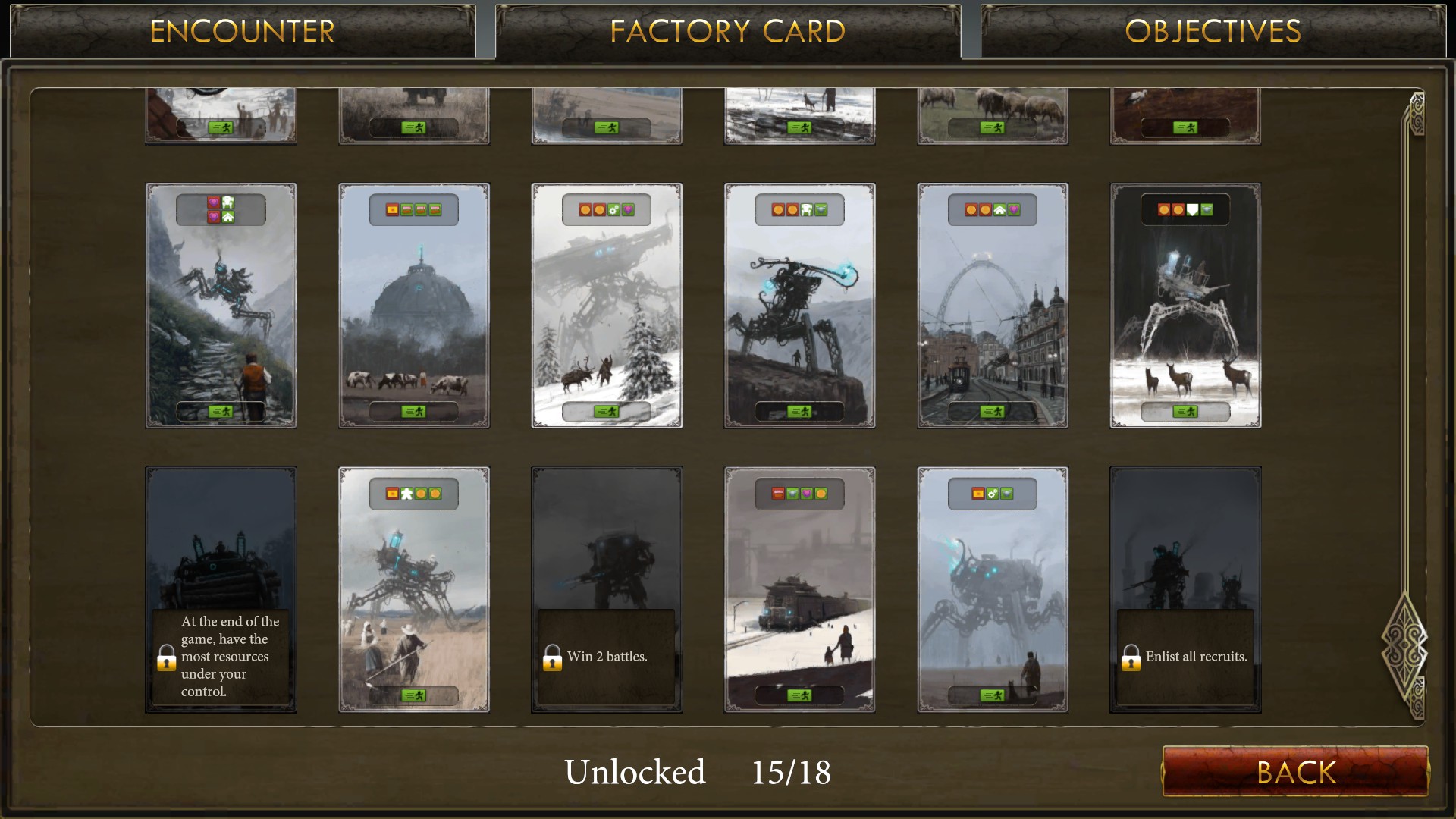Click the mech icon atop the spider mech card

click(x=230, y=202)
